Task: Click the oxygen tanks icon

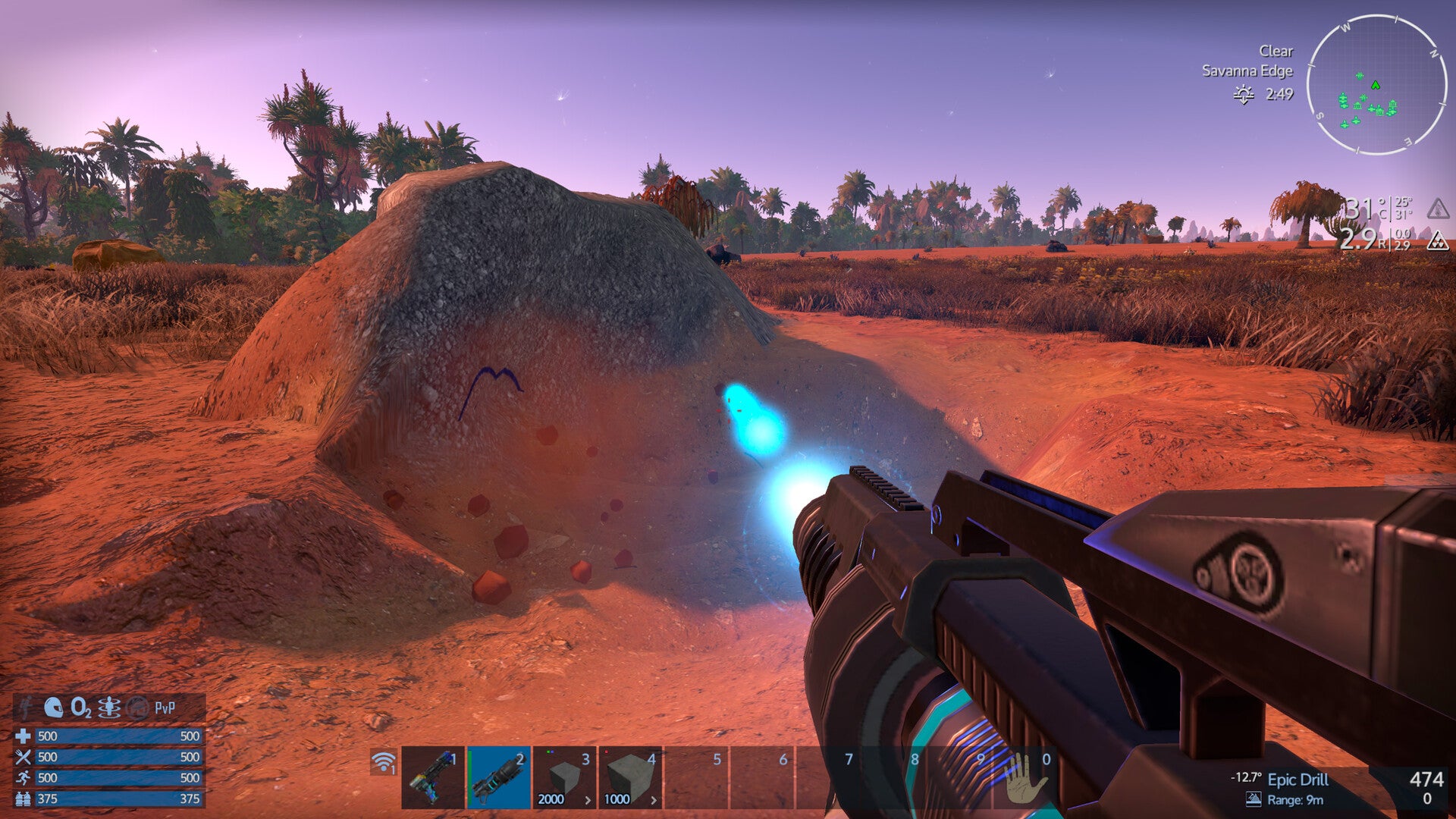Action: coord(24,798)
